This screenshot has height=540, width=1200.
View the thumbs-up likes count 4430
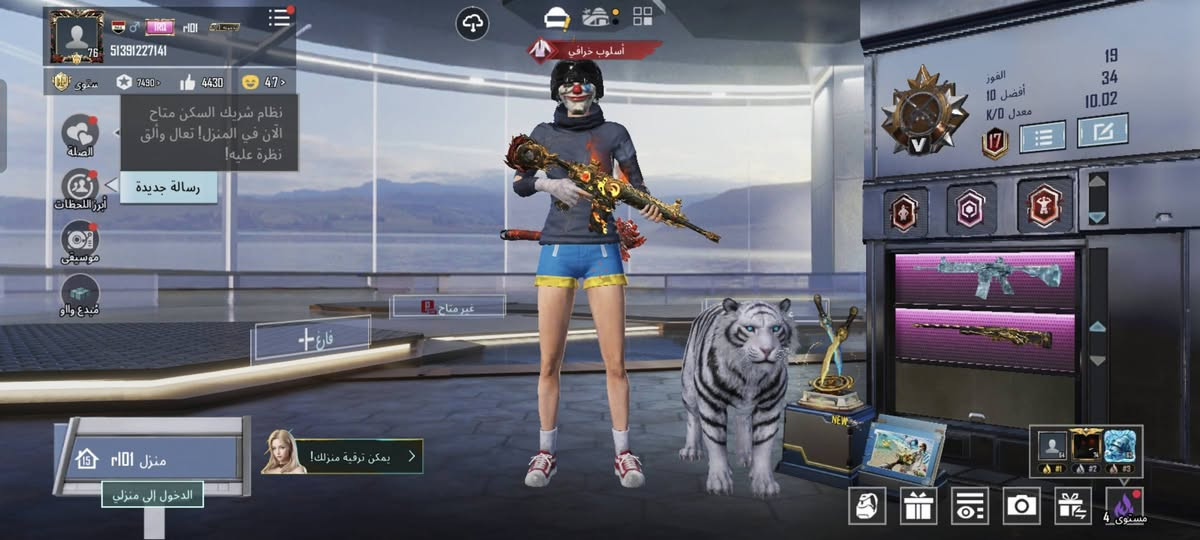[x=202, y=82]
